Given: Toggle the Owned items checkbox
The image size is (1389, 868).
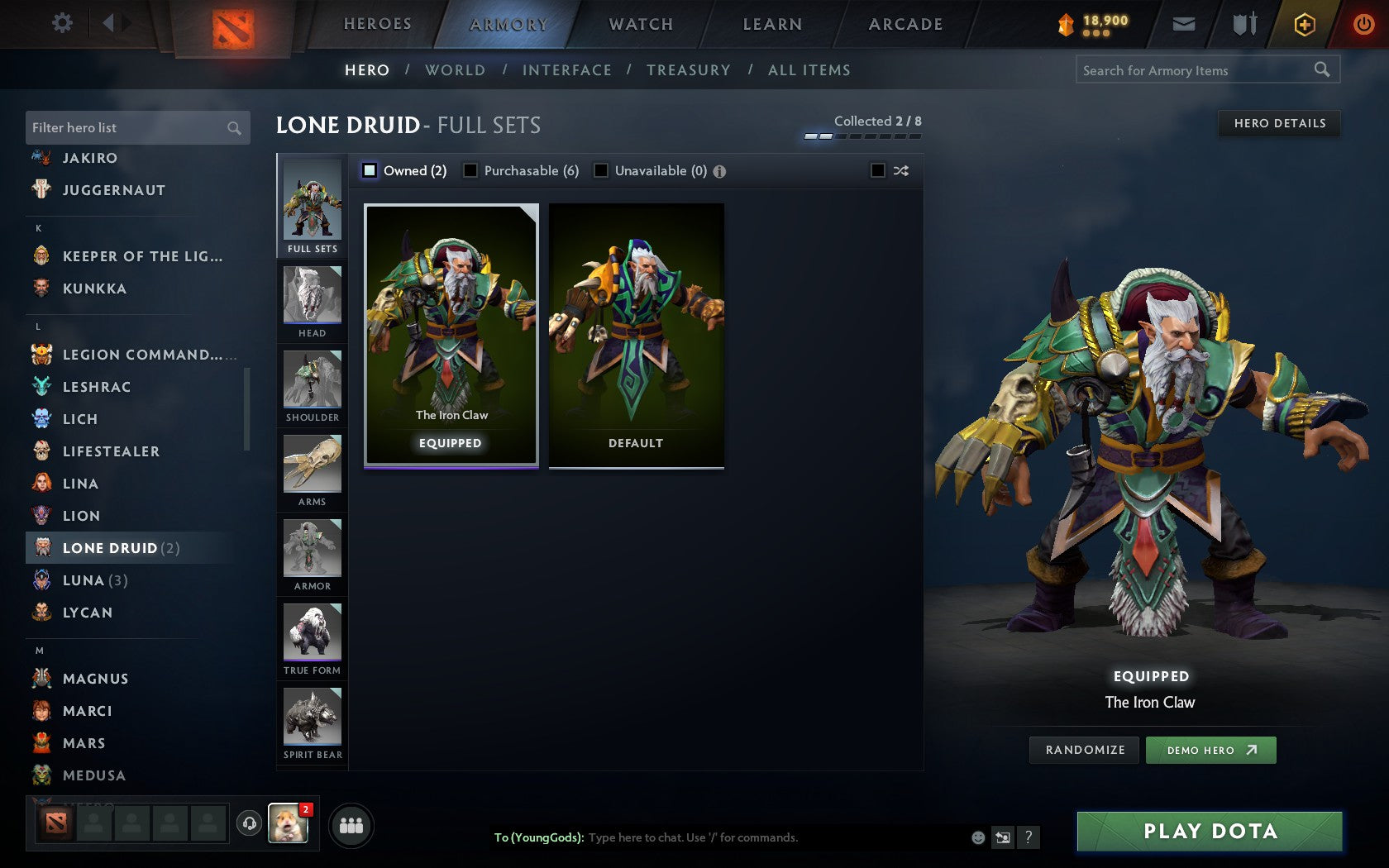Looking at the screenshot, I should pos(368,170).
